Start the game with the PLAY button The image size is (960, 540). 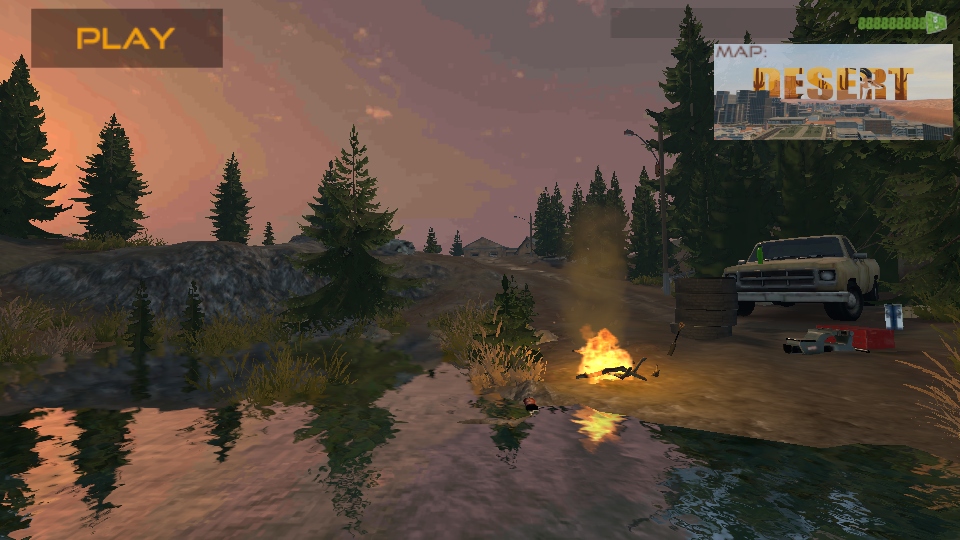pos(126,39)
